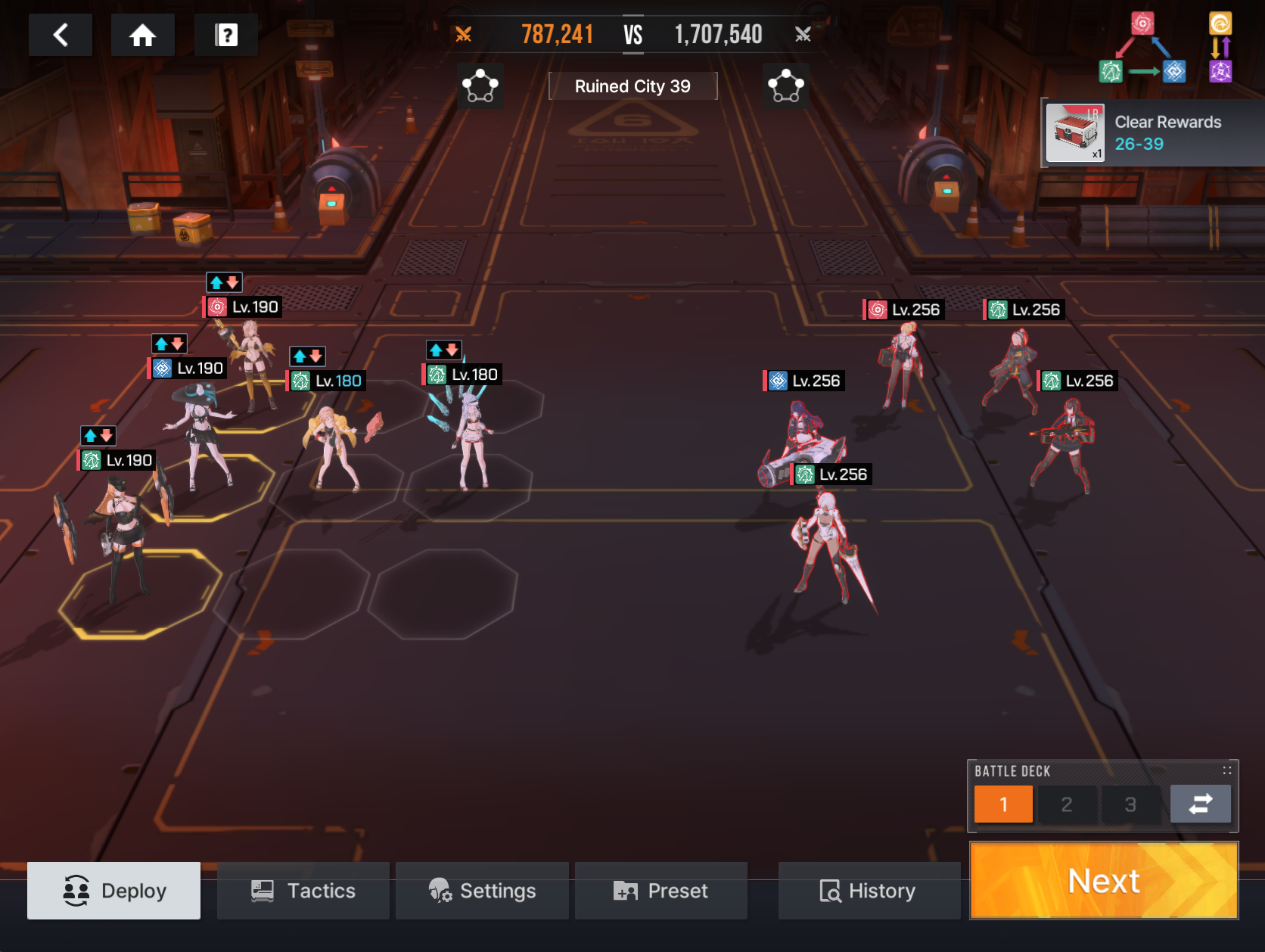The height and width of the screenshot is (952, 1265).
Task: Open the help question mark guide
Action: tap(226, 35)
